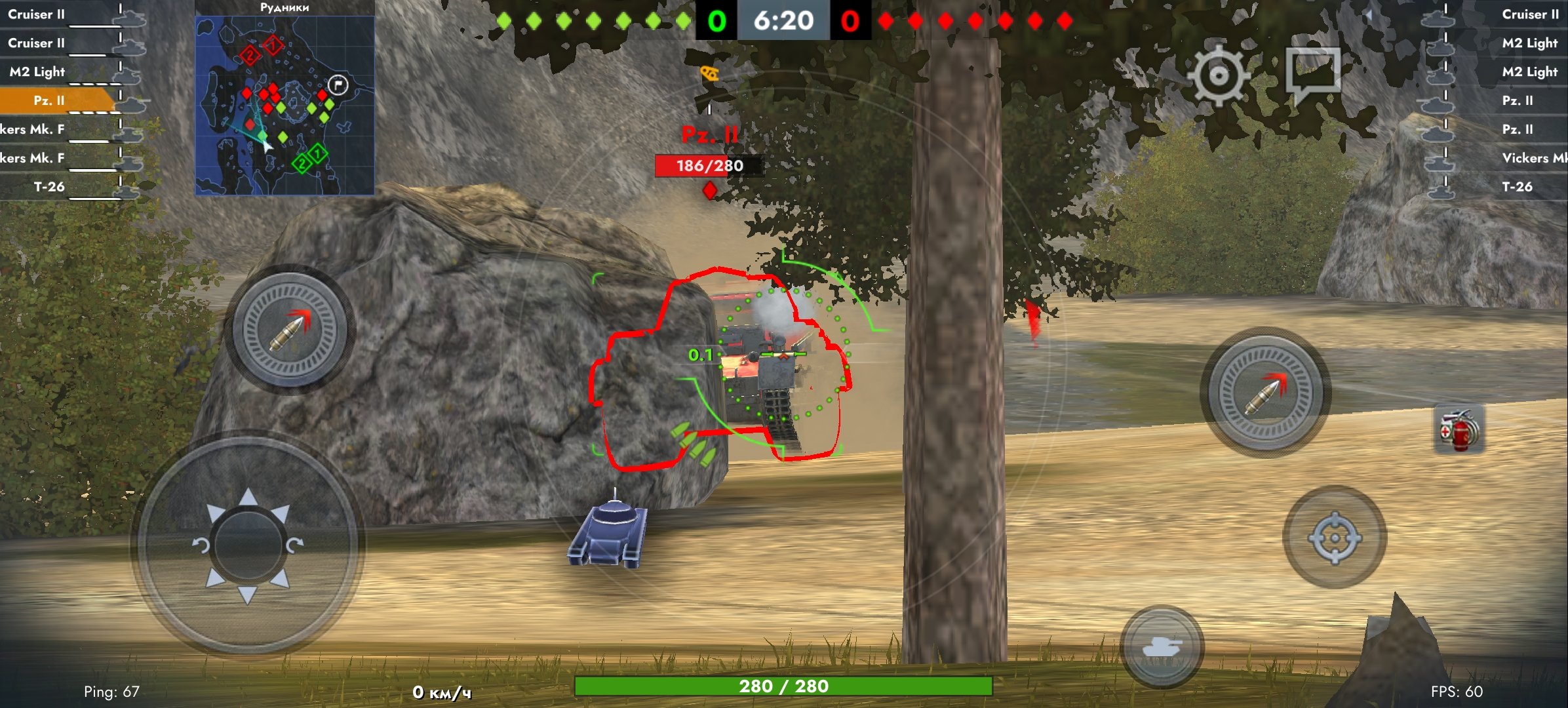
Task: Tap the movement joystick's center knob
Action: click(247, 545)
